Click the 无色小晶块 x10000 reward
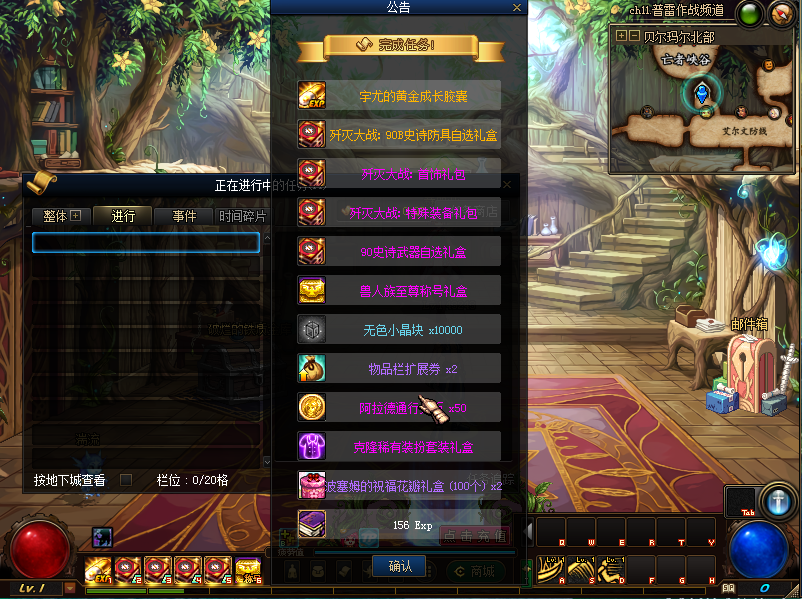The image size is (802, 599). (x=399, y=330)
